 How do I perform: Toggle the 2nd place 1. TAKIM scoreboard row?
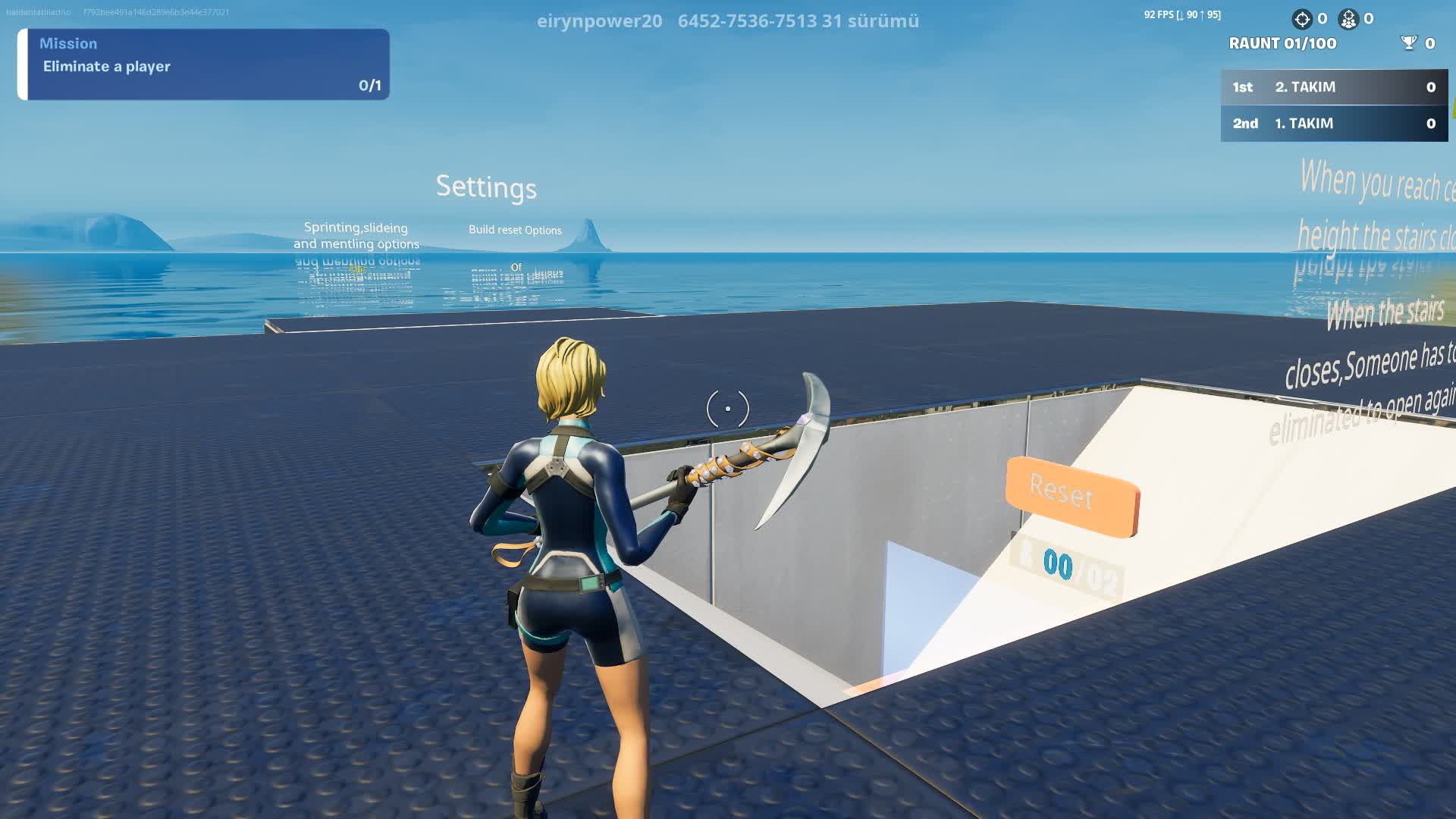coord(1333,124)
